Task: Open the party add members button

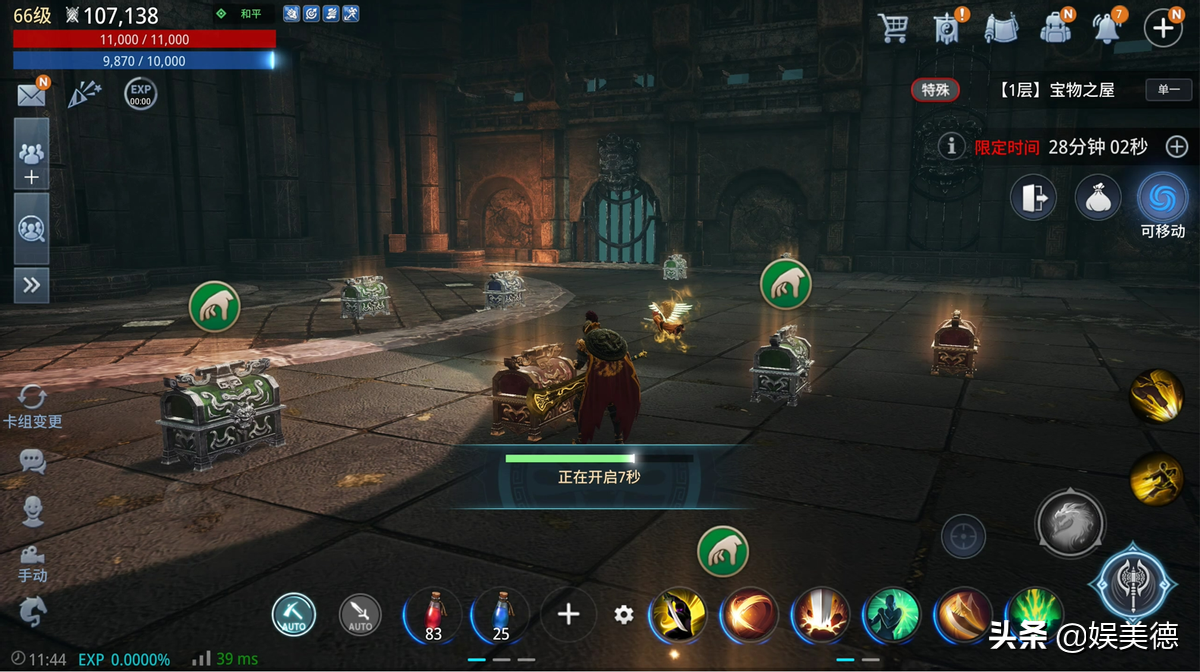Action: tap(31, 163)
